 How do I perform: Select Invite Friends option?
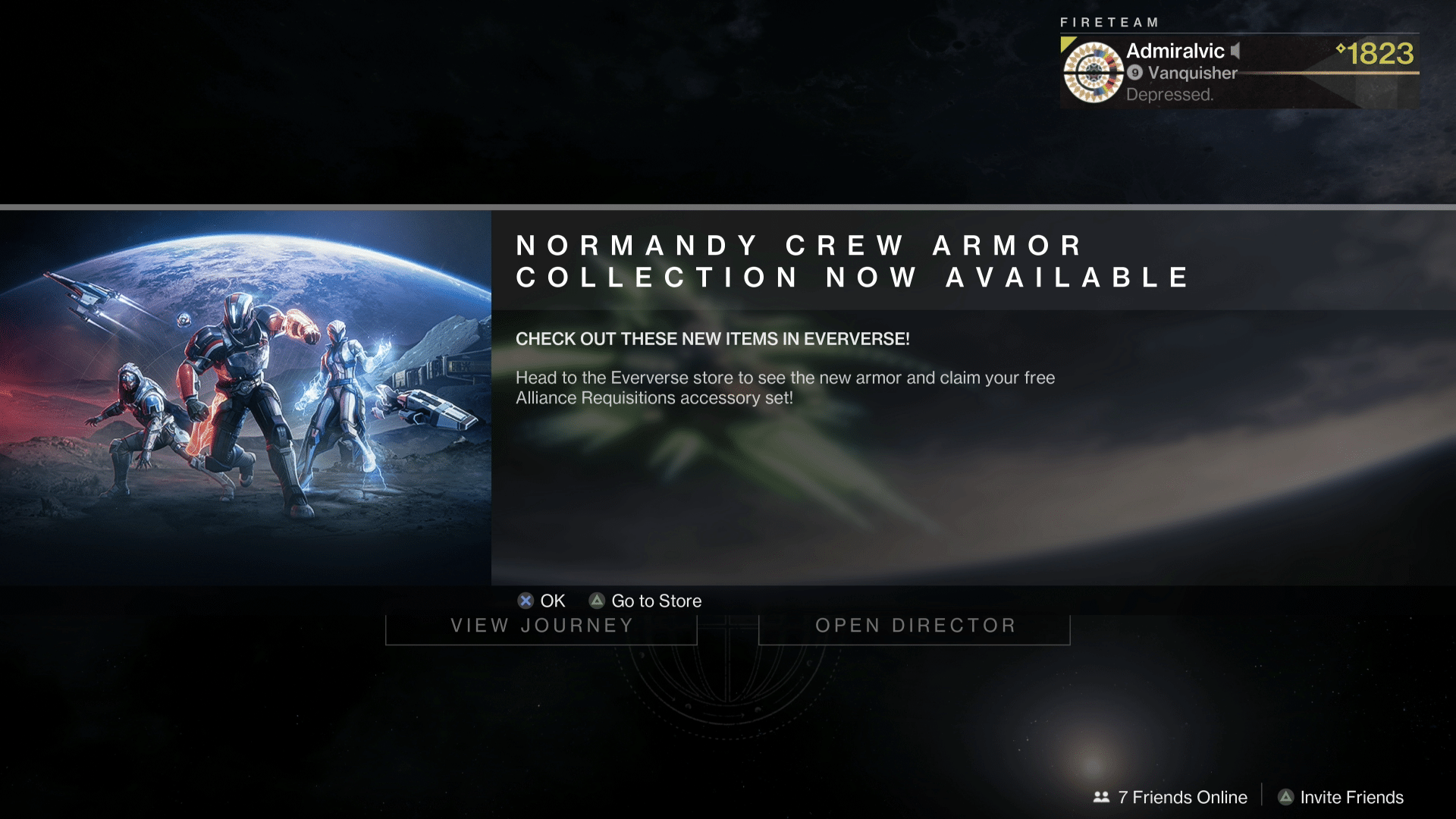1341,798
